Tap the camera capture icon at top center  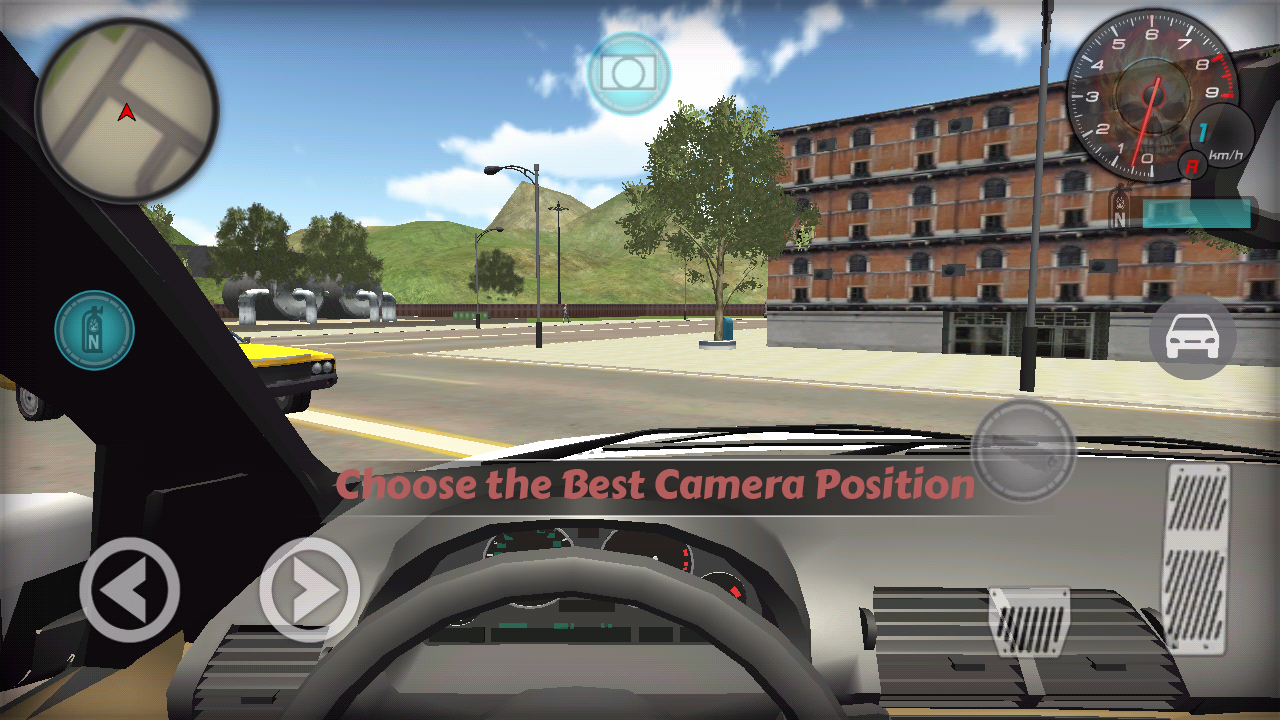pyautogui.click(x=629, y=72)
